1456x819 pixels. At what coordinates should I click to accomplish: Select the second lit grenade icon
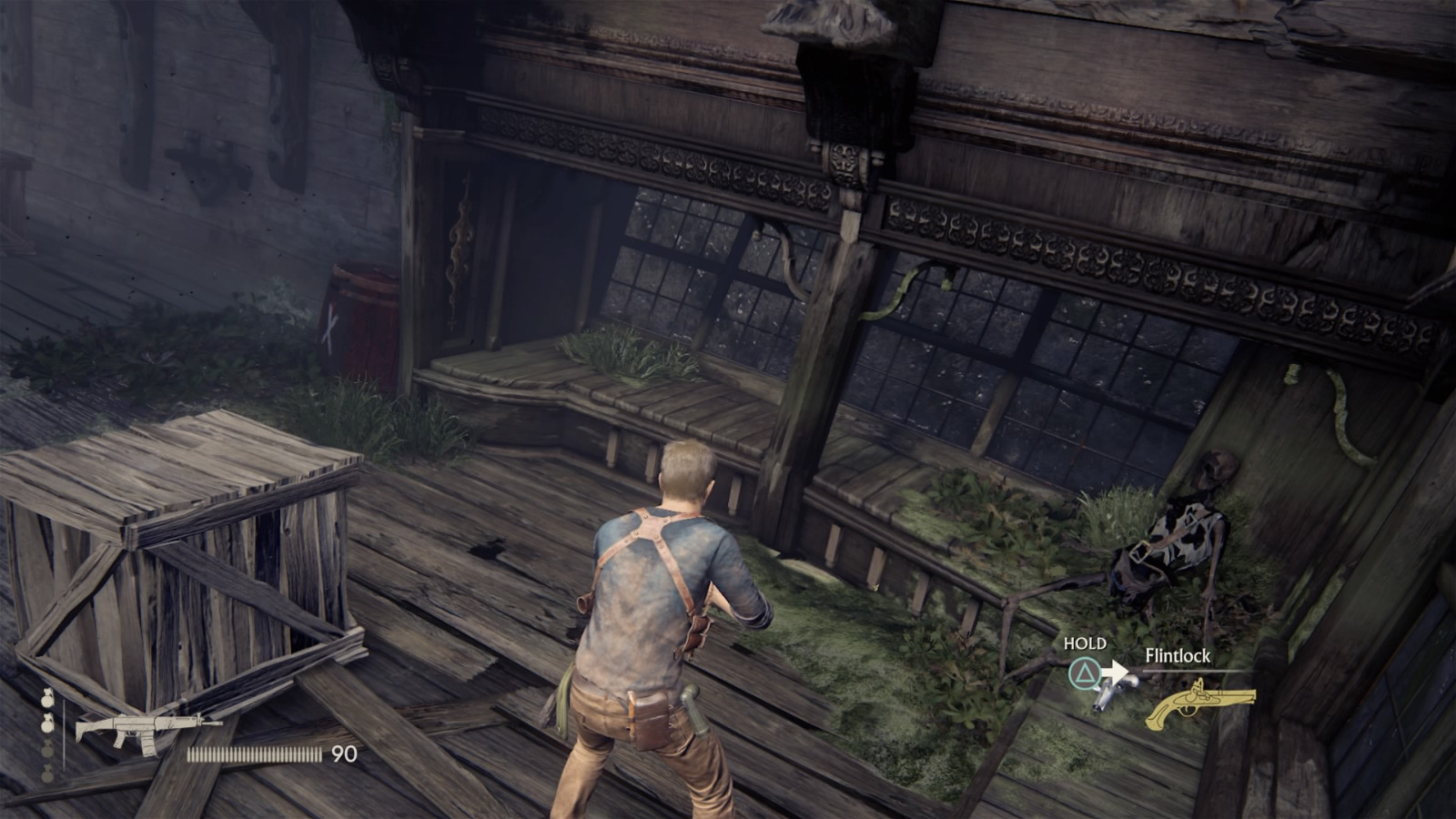(47, 724)
